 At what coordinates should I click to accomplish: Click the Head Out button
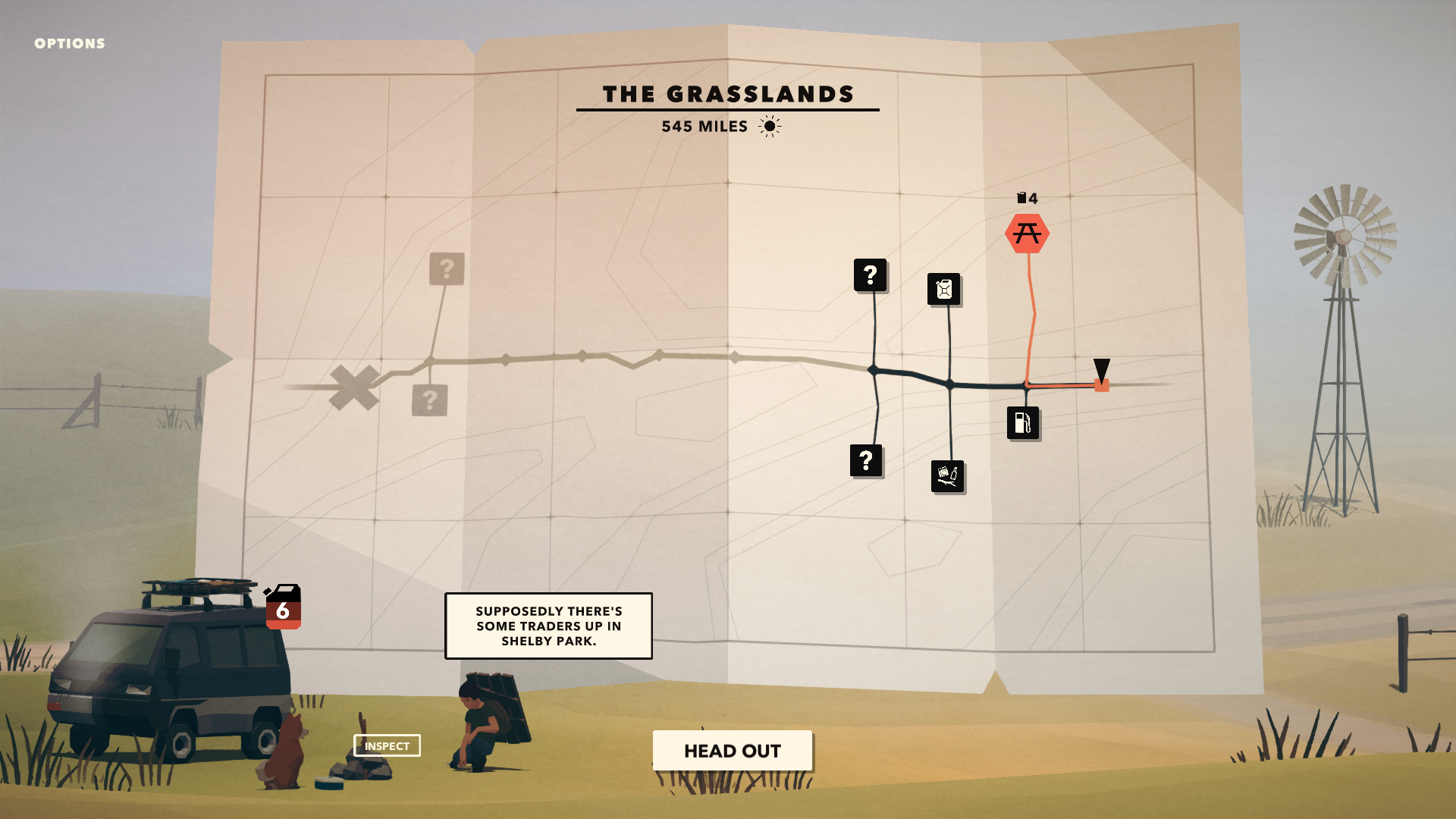(x=732, y=751)
